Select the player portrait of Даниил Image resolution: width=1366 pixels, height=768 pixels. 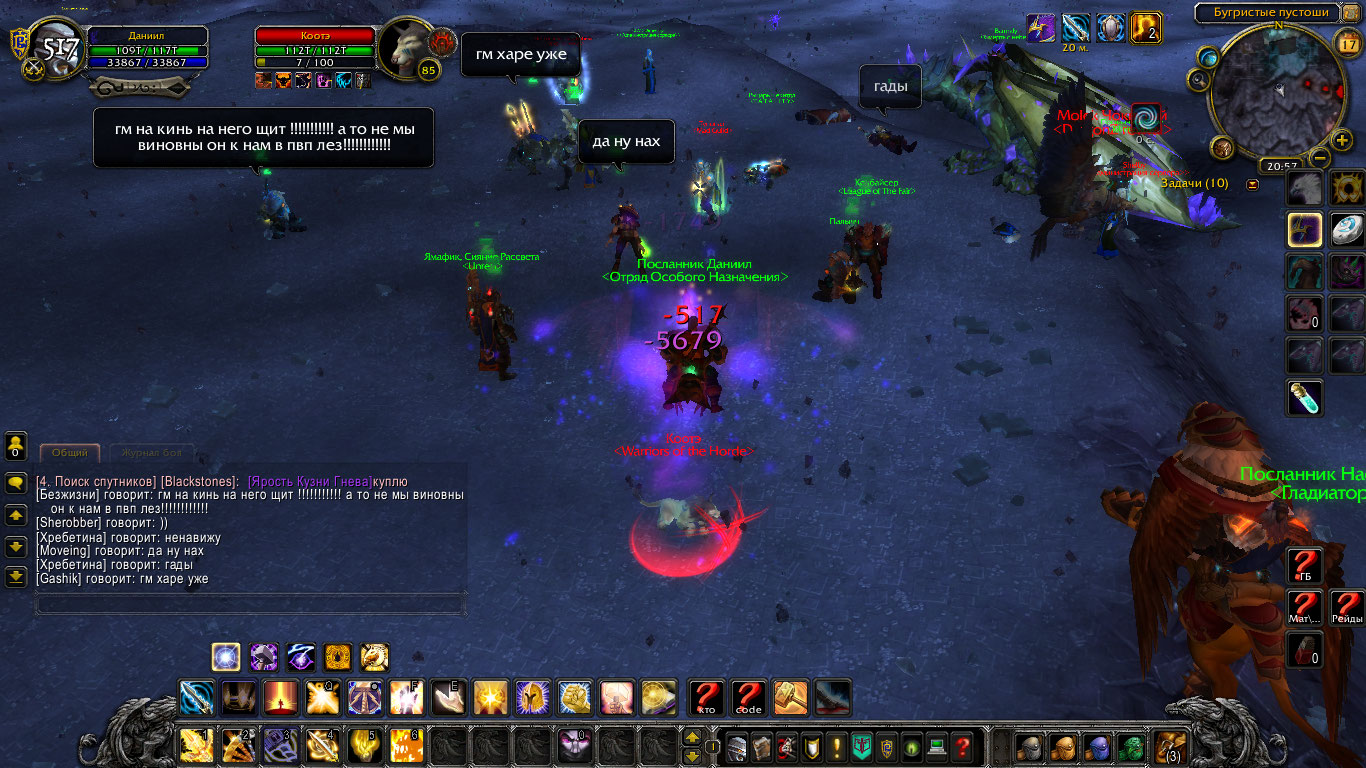click(54, 50)
